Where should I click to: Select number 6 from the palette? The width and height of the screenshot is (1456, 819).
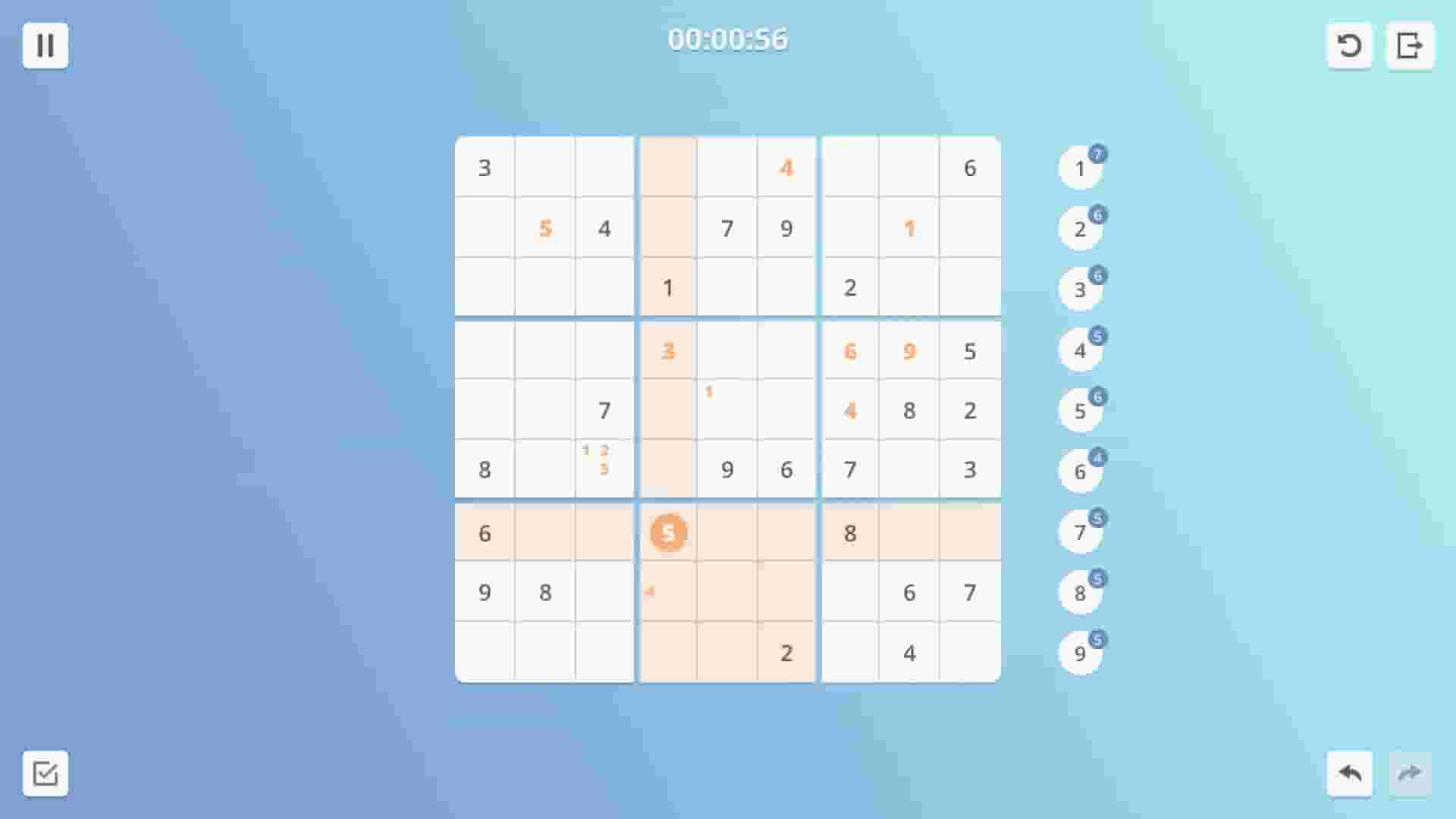[x=1080, y=471]
